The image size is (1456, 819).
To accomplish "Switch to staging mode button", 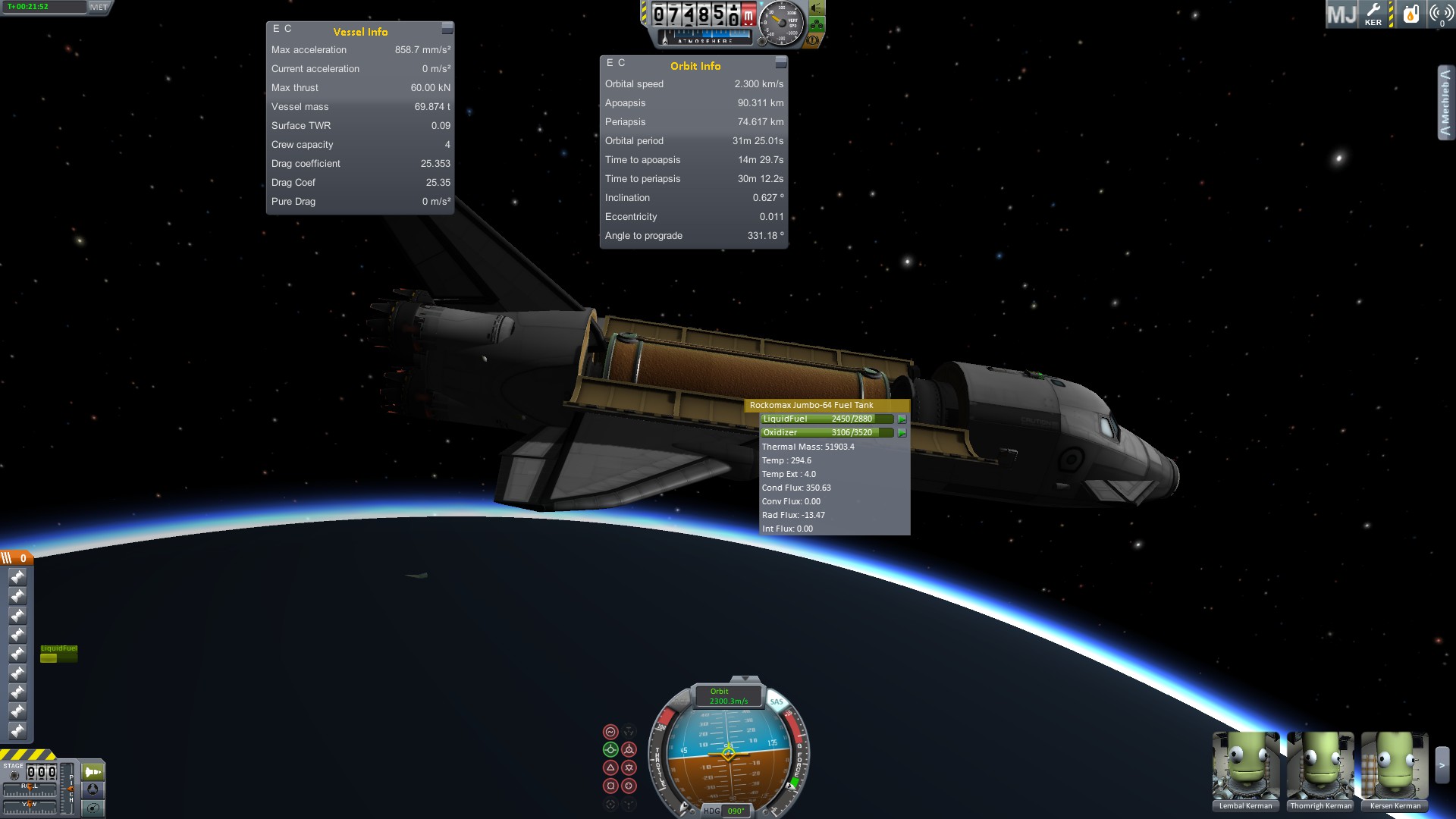I will click(93, 772).
